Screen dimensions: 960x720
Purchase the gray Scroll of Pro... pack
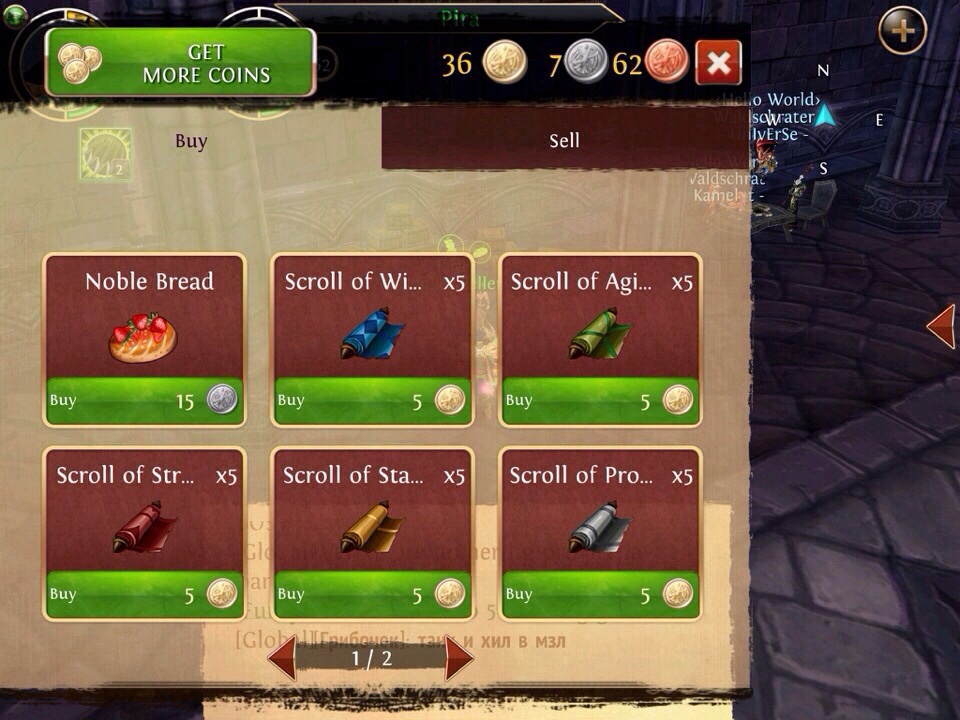pos(600,594)
